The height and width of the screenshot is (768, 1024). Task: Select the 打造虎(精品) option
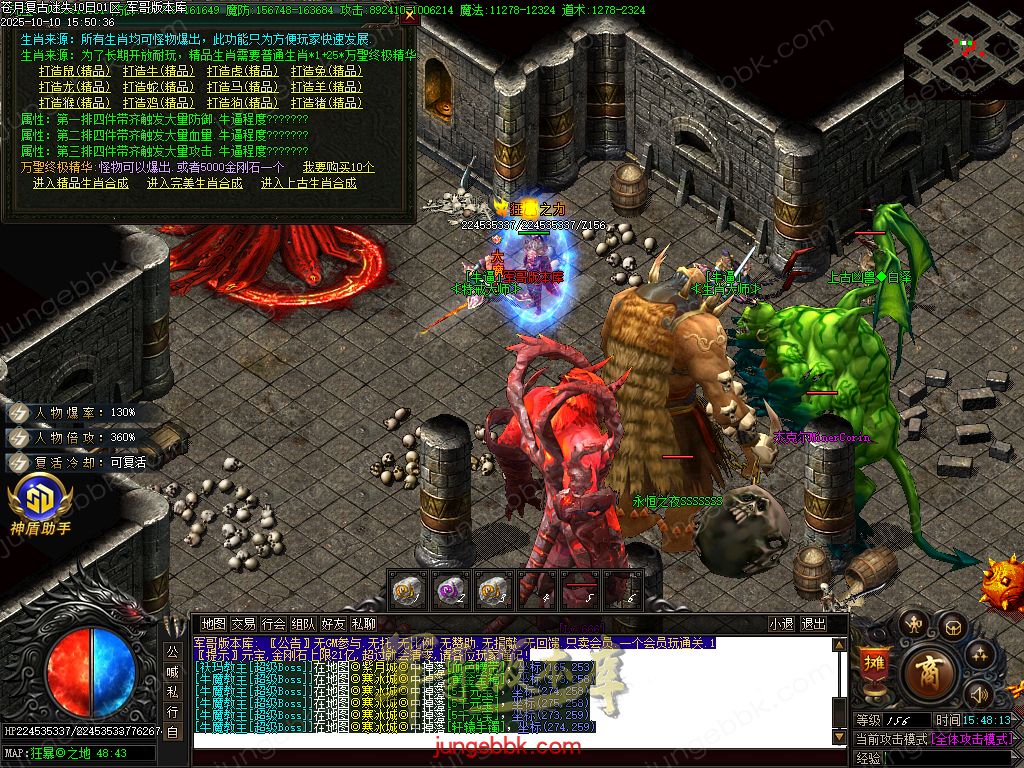[243, 71]
